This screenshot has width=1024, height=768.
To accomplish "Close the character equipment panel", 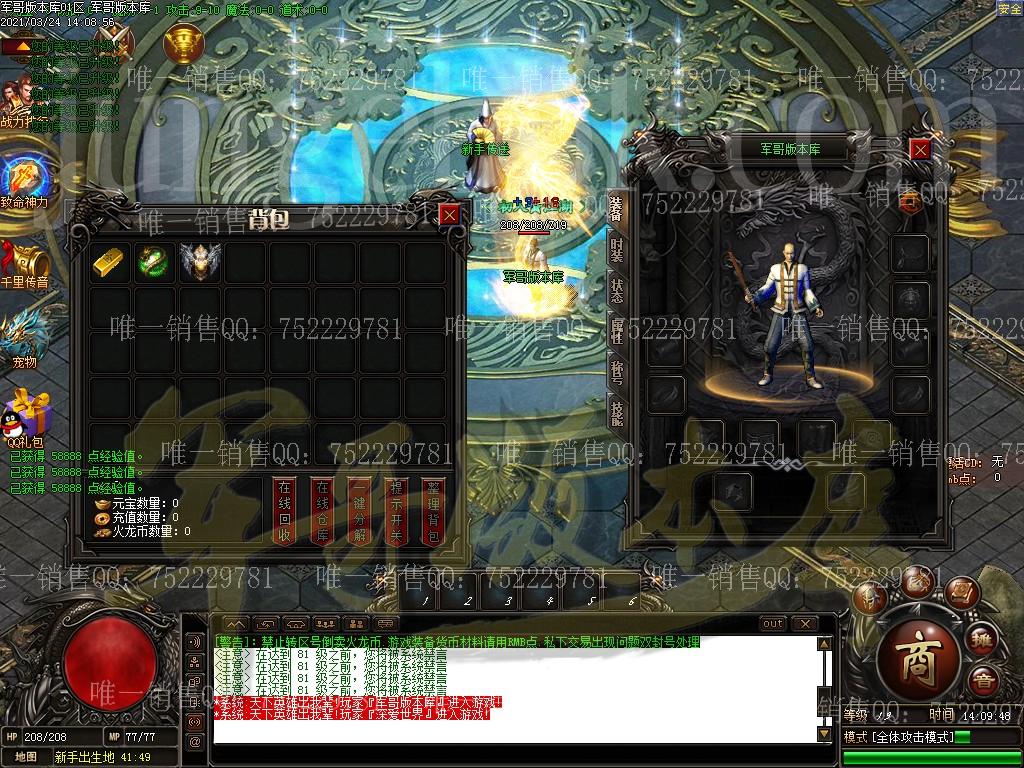I will pyautogui.click(x=920, y=150).
